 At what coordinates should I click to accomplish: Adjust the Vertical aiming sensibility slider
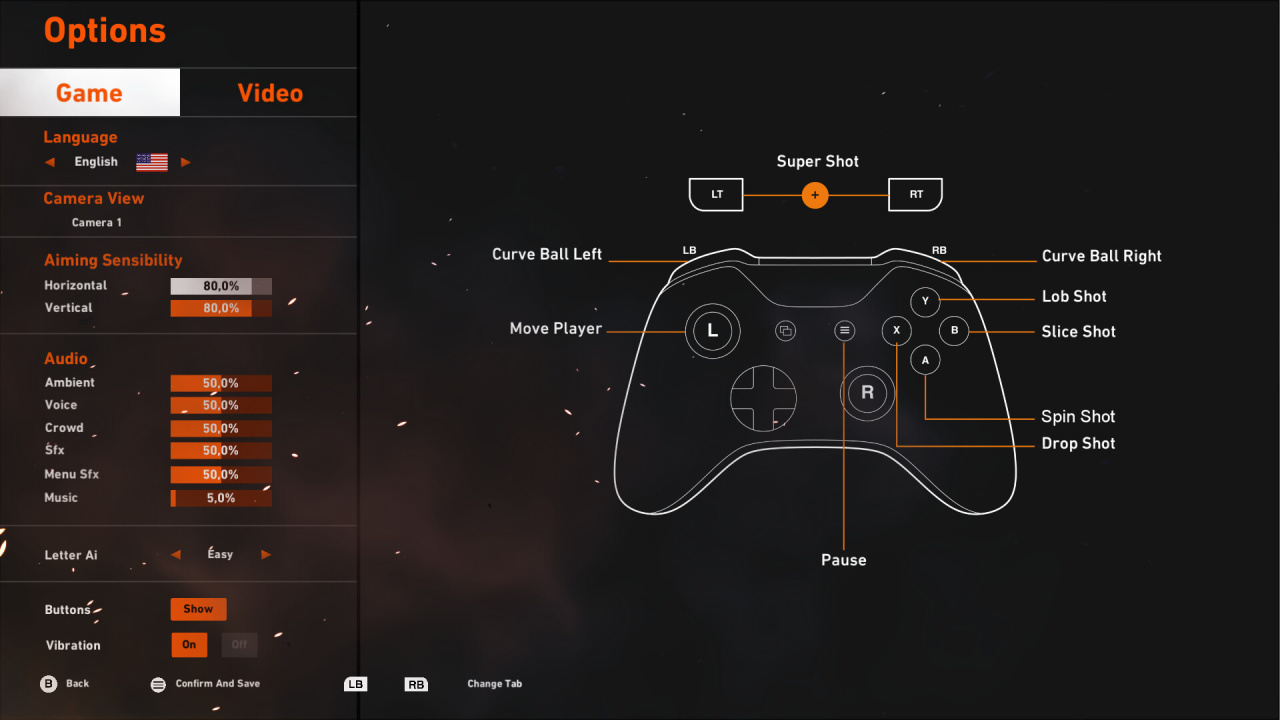tap(221, 308)
